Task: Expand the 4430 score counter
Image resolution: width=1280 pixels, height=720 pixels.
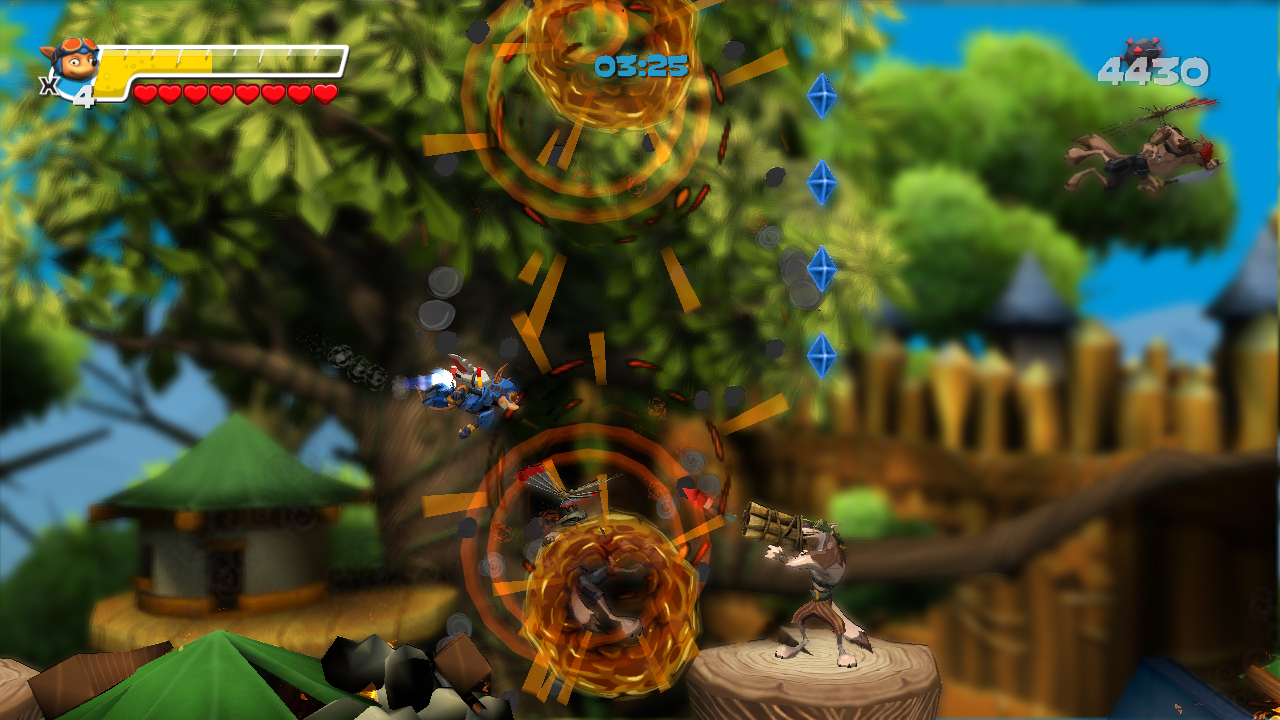Action: [1152, 72]
